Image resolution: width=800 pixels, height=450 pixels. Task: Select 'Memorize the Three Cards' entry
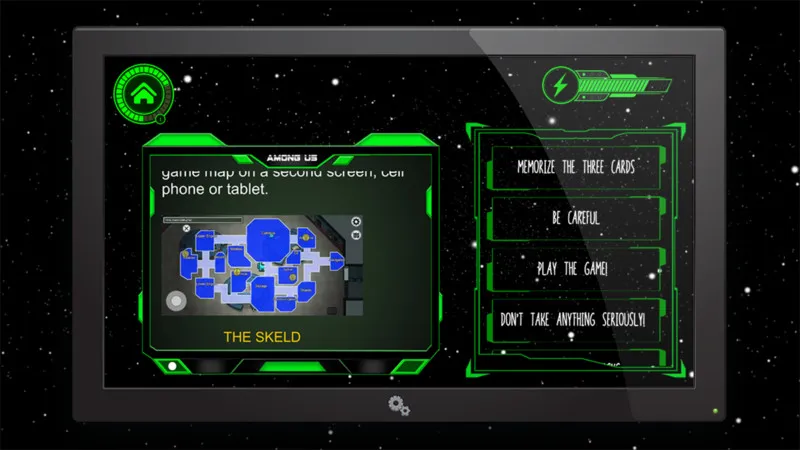[574, 166]
